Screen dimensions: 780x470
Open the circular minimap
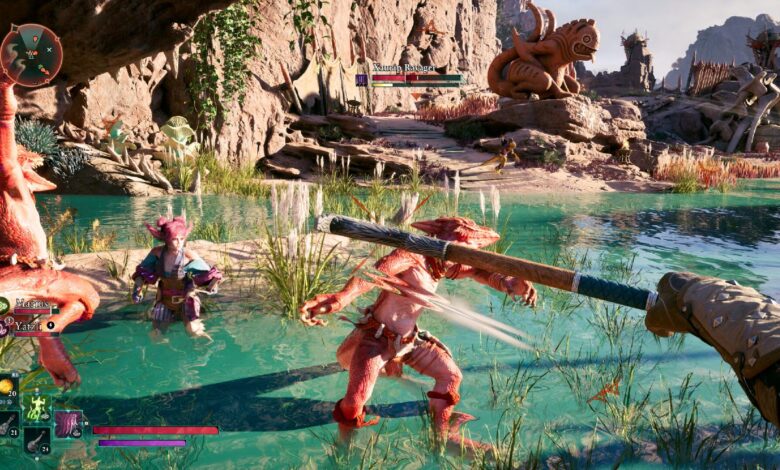pos(31,54)
